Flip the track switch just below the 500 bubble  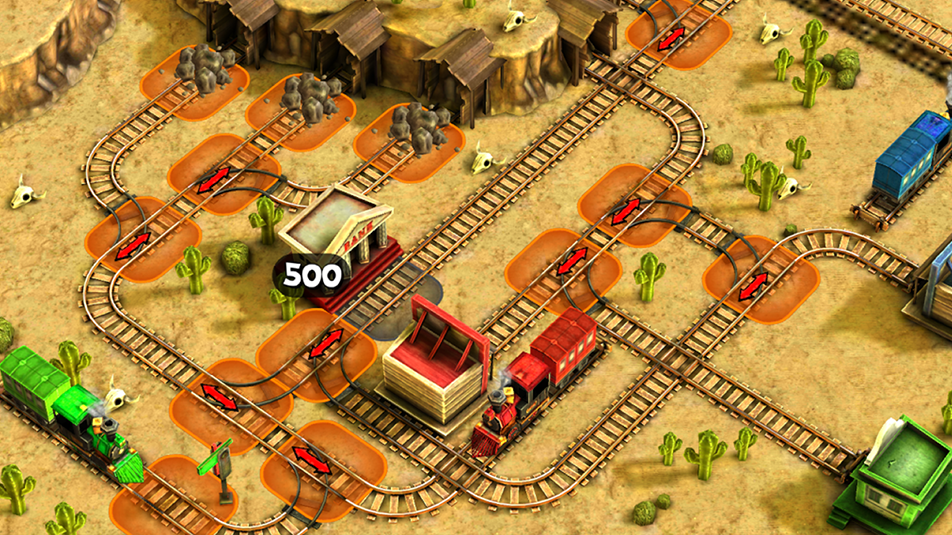pos(325,343)
